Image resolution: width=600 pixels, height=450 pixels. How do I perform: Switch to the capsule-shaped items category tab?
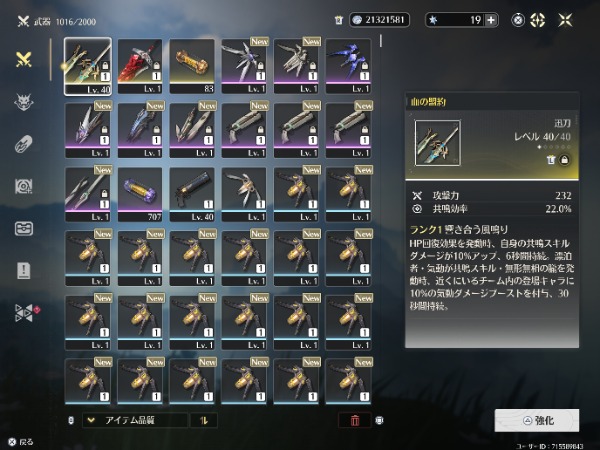[23, 144]
